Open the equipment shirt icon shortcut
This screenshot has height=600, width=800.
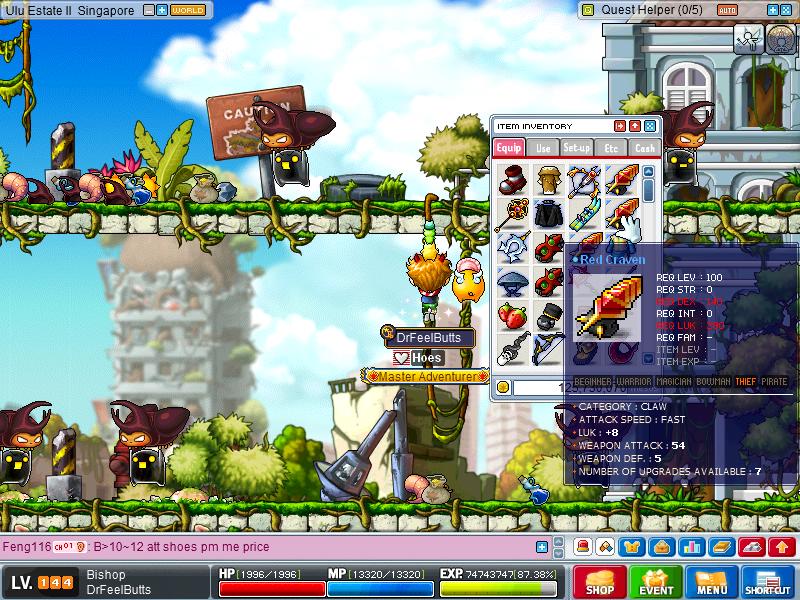[x=632, y=547]
